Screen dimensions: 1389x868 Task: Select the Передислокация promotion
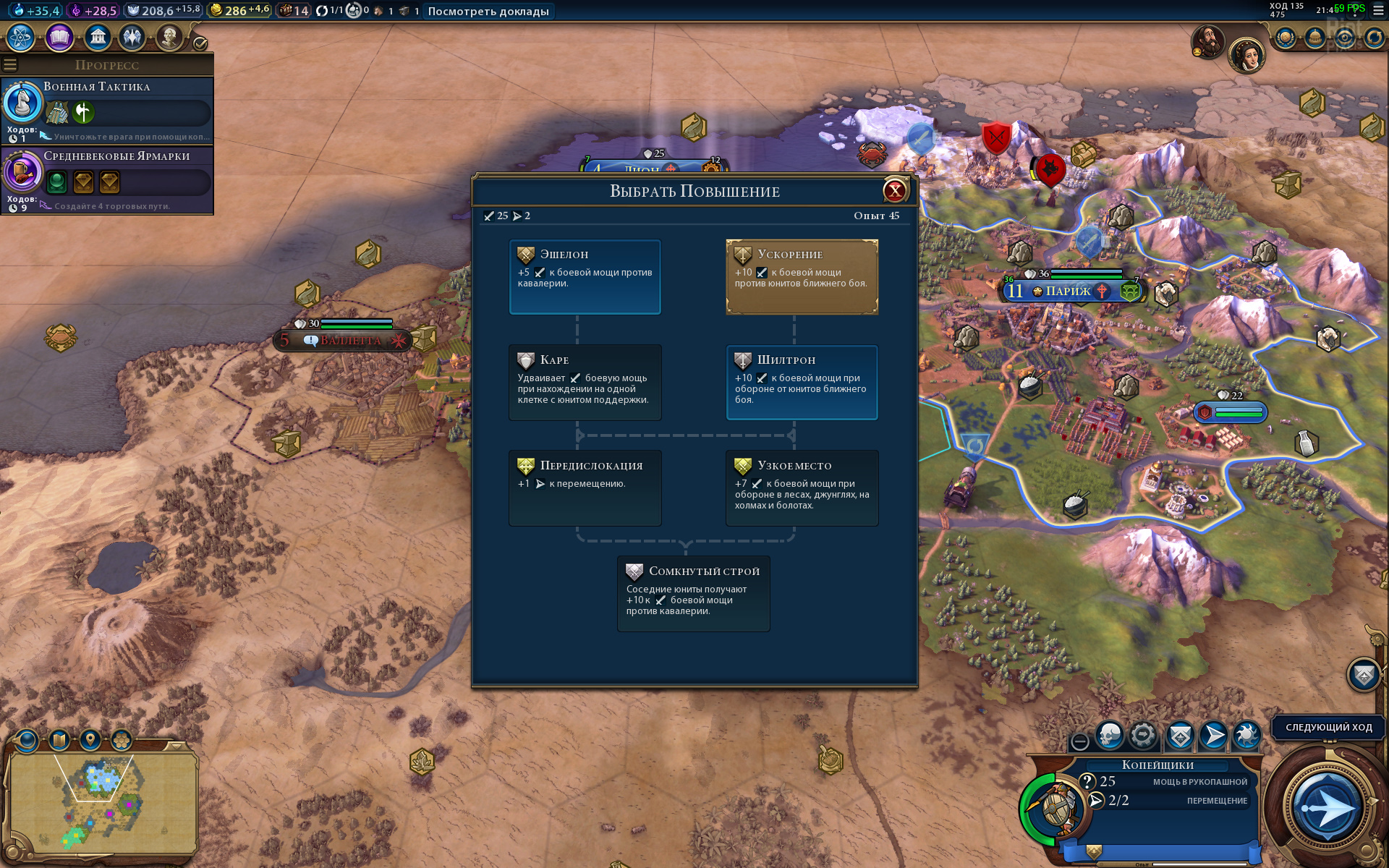585,488
